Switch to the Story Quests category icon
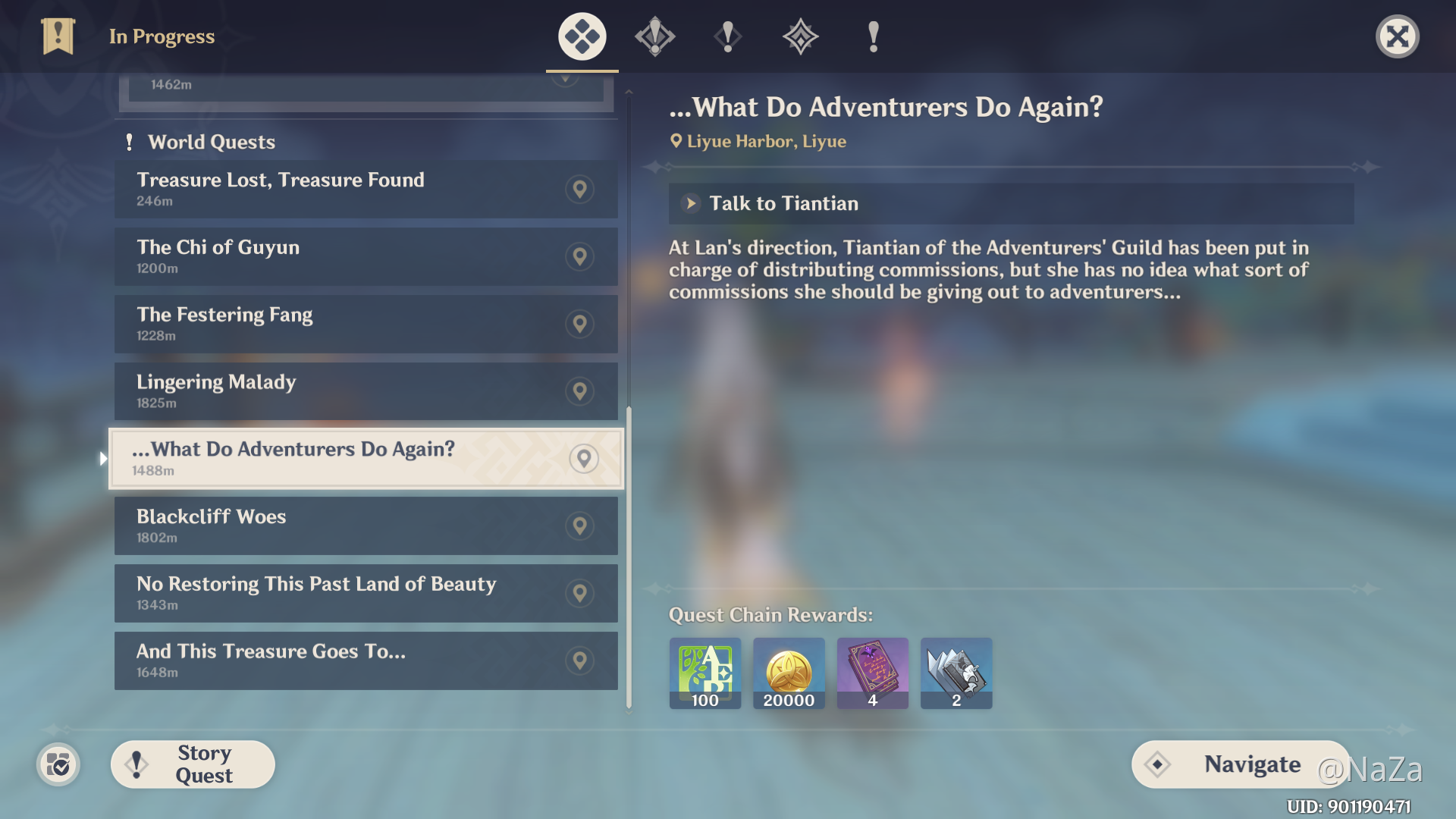The image size is (1456, 819). (654, 36)
